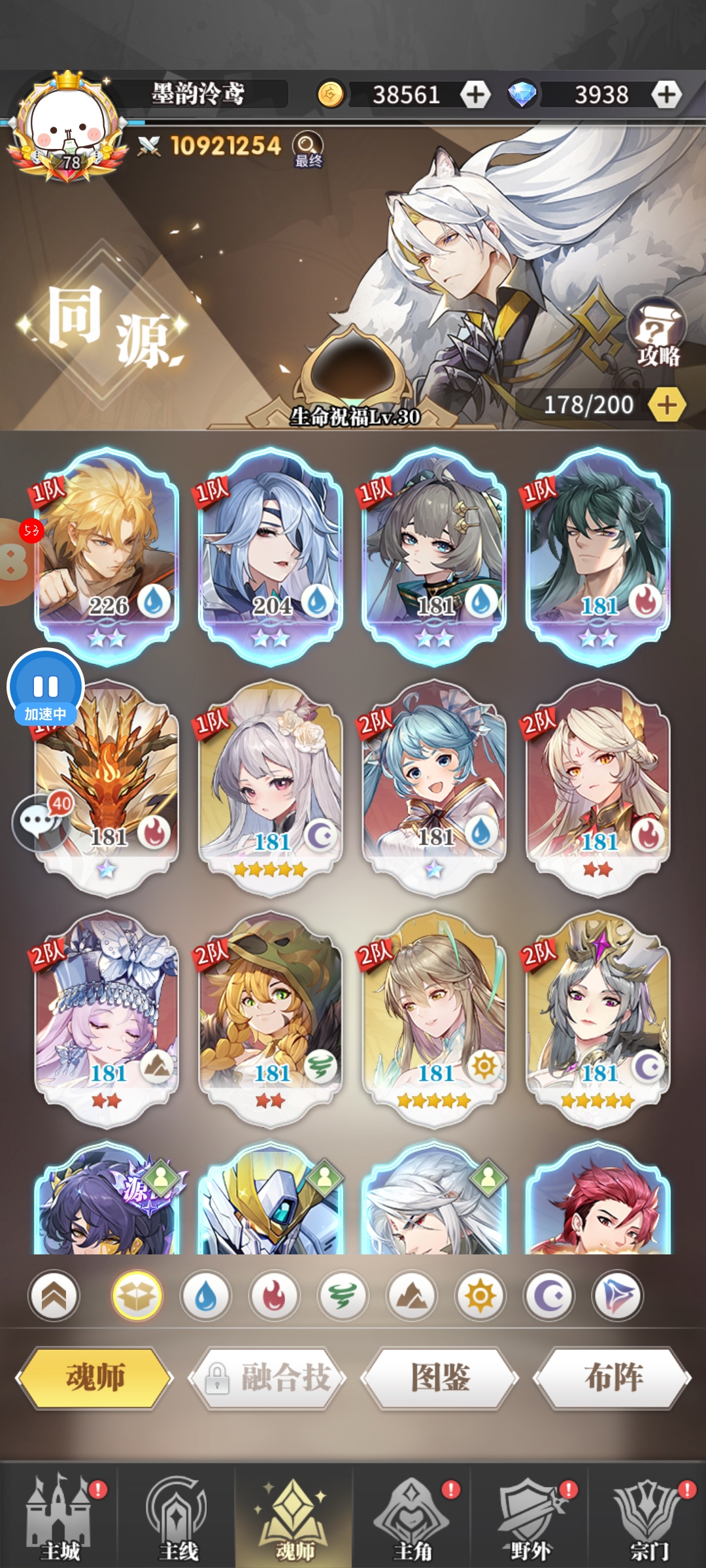Buy diamonds using the plus button

pyautogui.click(x=666, y=95)
